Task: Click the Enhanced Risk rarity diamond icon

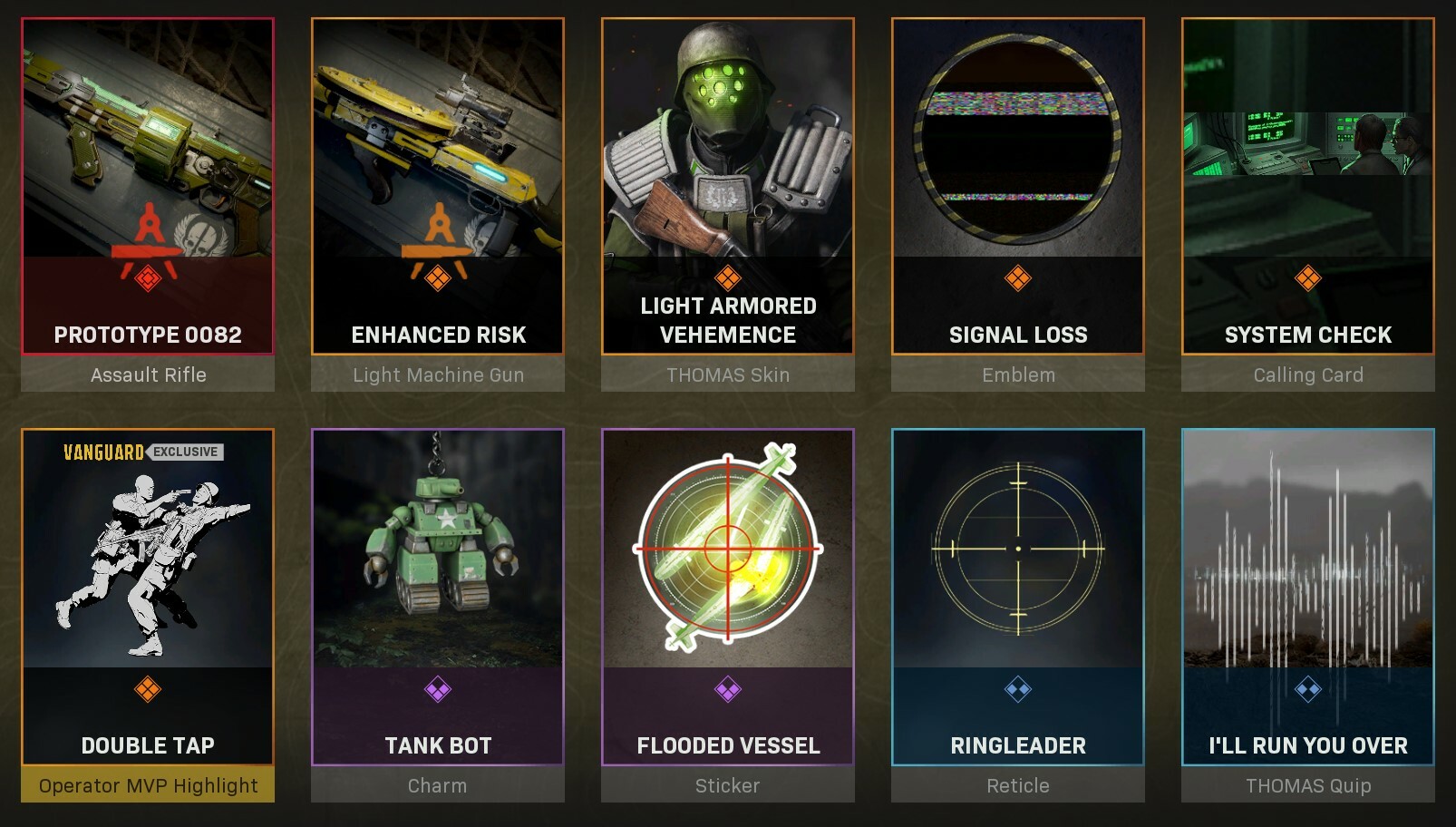Action: pos(438,279)
